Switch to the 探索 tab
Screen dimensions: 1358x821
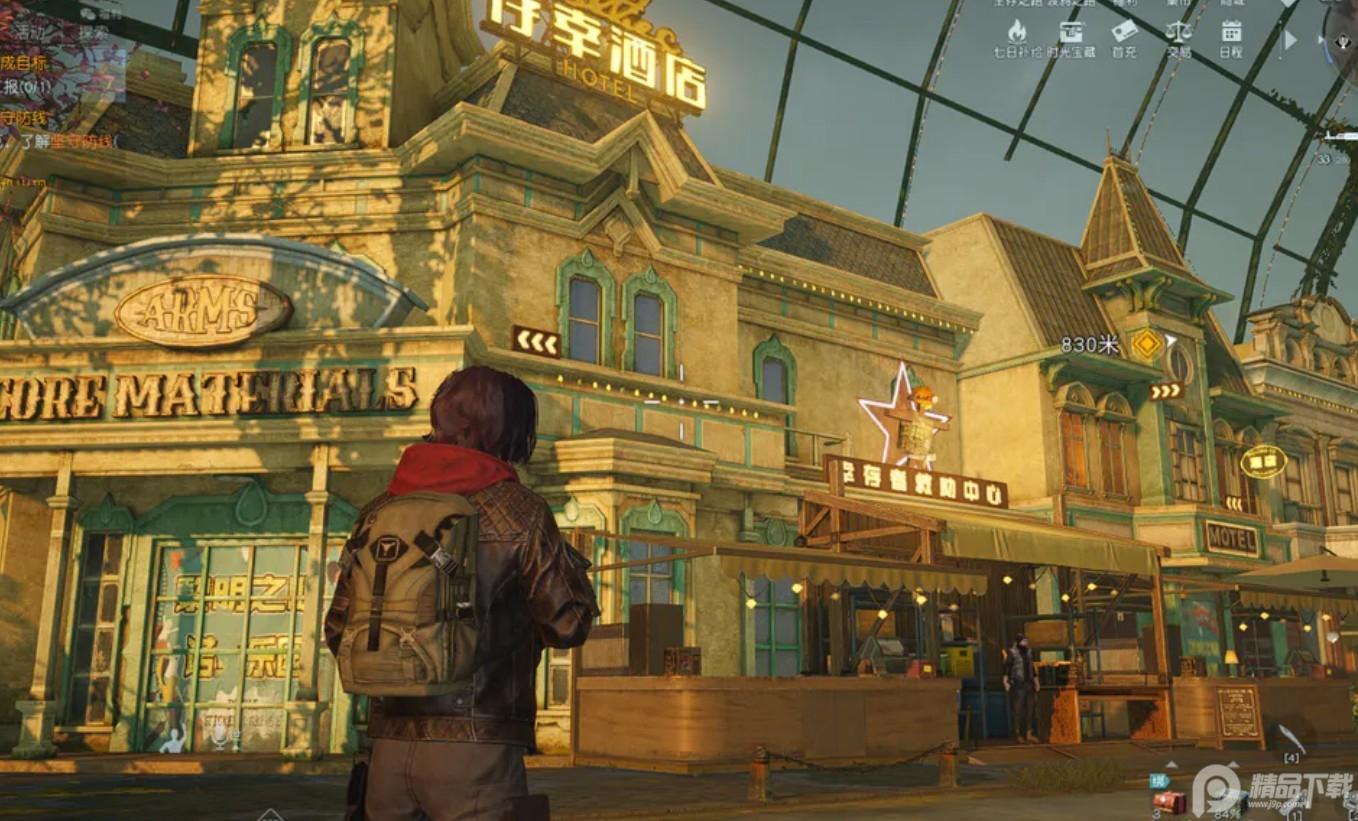(93, 31)
